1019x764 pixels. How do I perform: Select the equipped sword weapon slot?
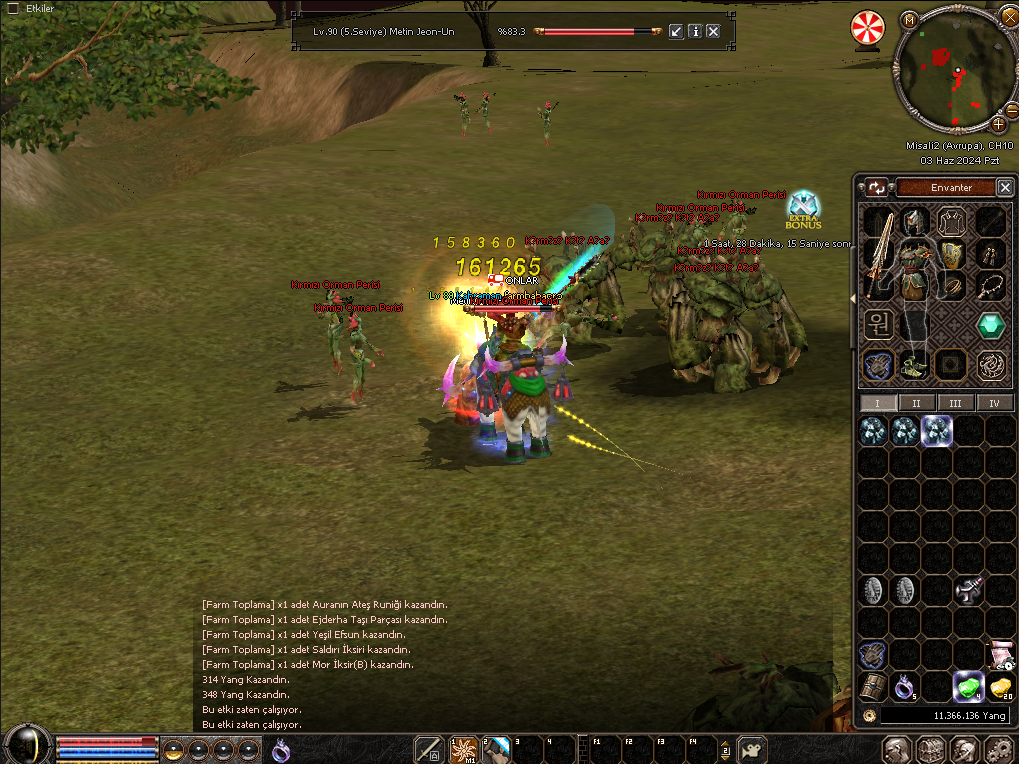coord(878,255)
